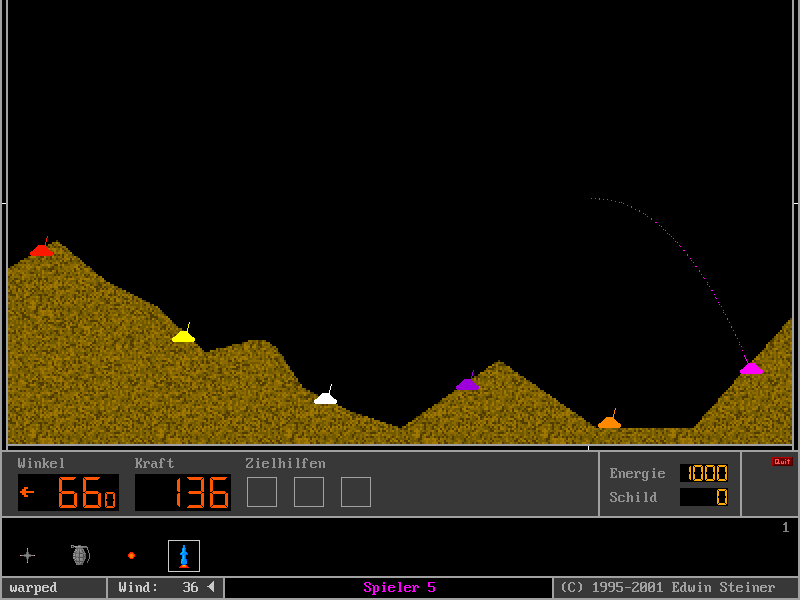This screenshot has width=800, height=600.
Task: Click the Kraft power display
Action: tap(183, 492)
